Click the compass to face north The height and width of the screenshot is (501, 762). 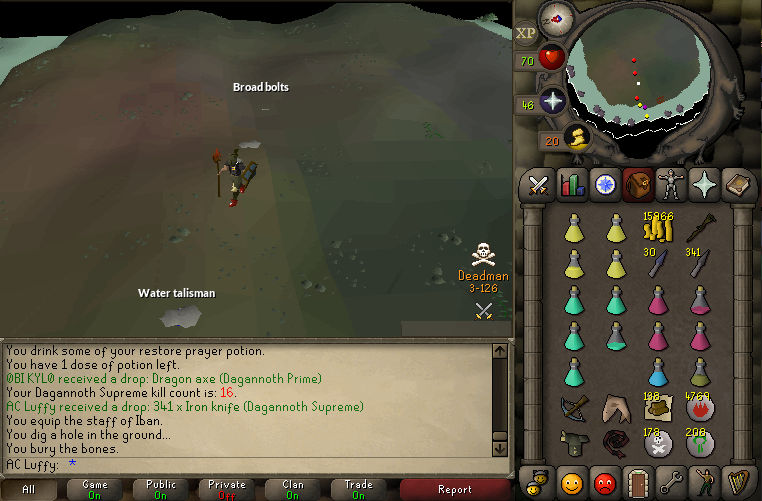[556, 18]
